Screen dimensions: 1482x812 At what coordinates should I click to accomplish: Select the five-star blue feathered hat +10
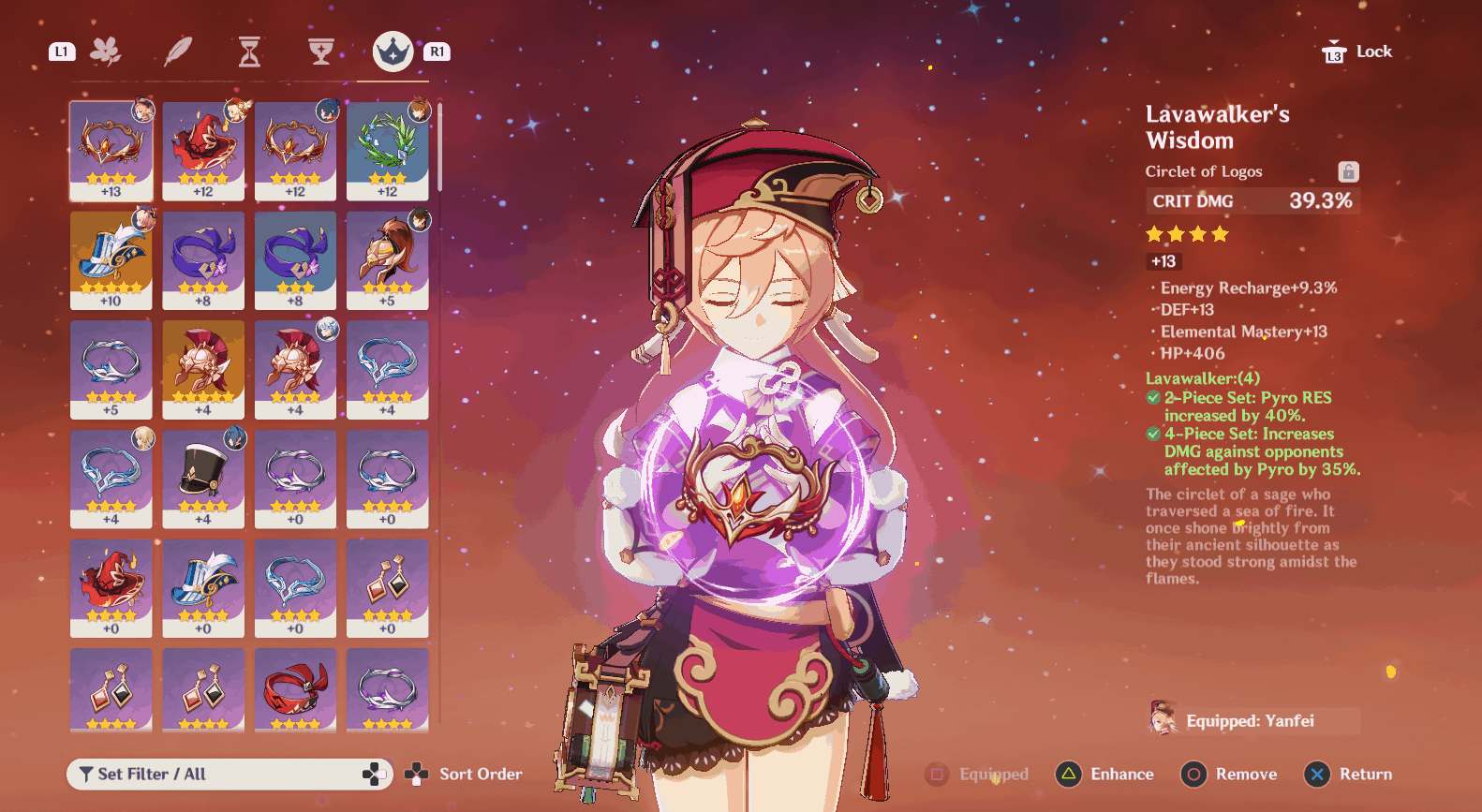(111, 260)
